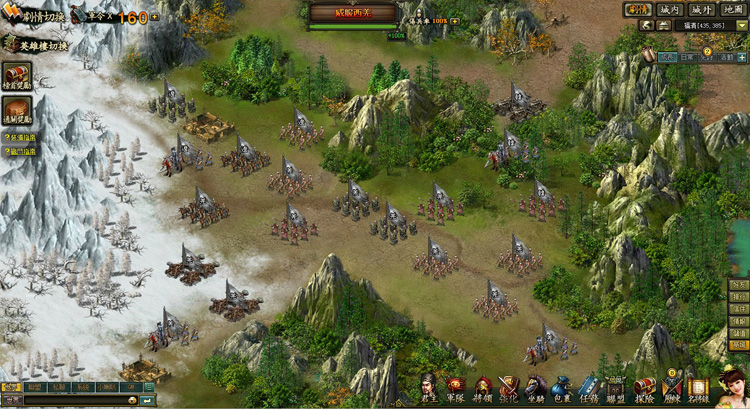This screenshot has width=750, height=409.
Task: Open the 通關獎勵 clear reward icon
Action: coord(16,111)
